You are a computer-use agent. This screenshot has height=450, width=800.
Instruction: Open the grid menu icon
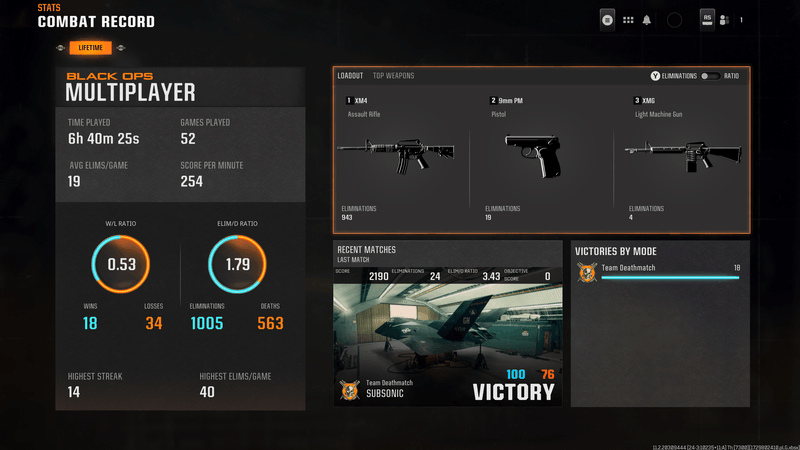pyautogui.click(x=628, y=19)
